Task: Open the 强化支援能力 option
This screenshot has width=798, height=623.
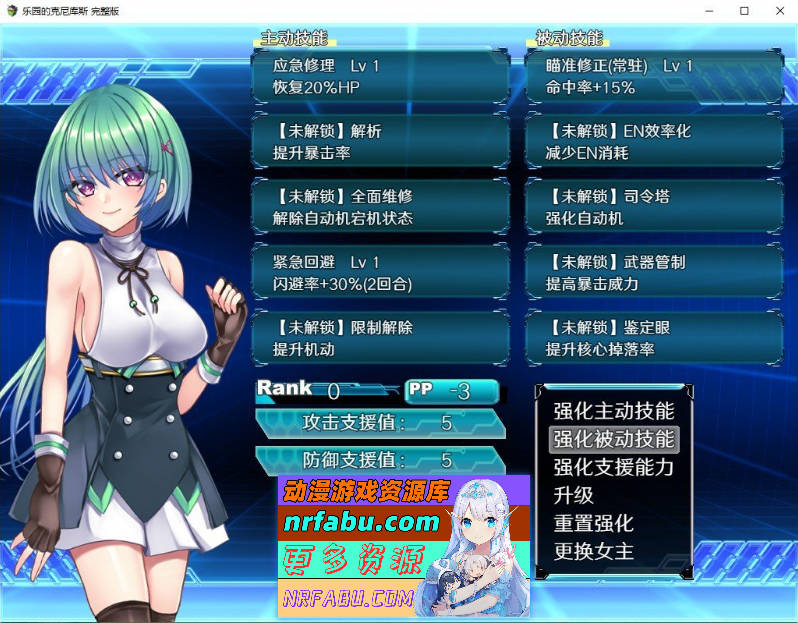Action: pos(613,467)
